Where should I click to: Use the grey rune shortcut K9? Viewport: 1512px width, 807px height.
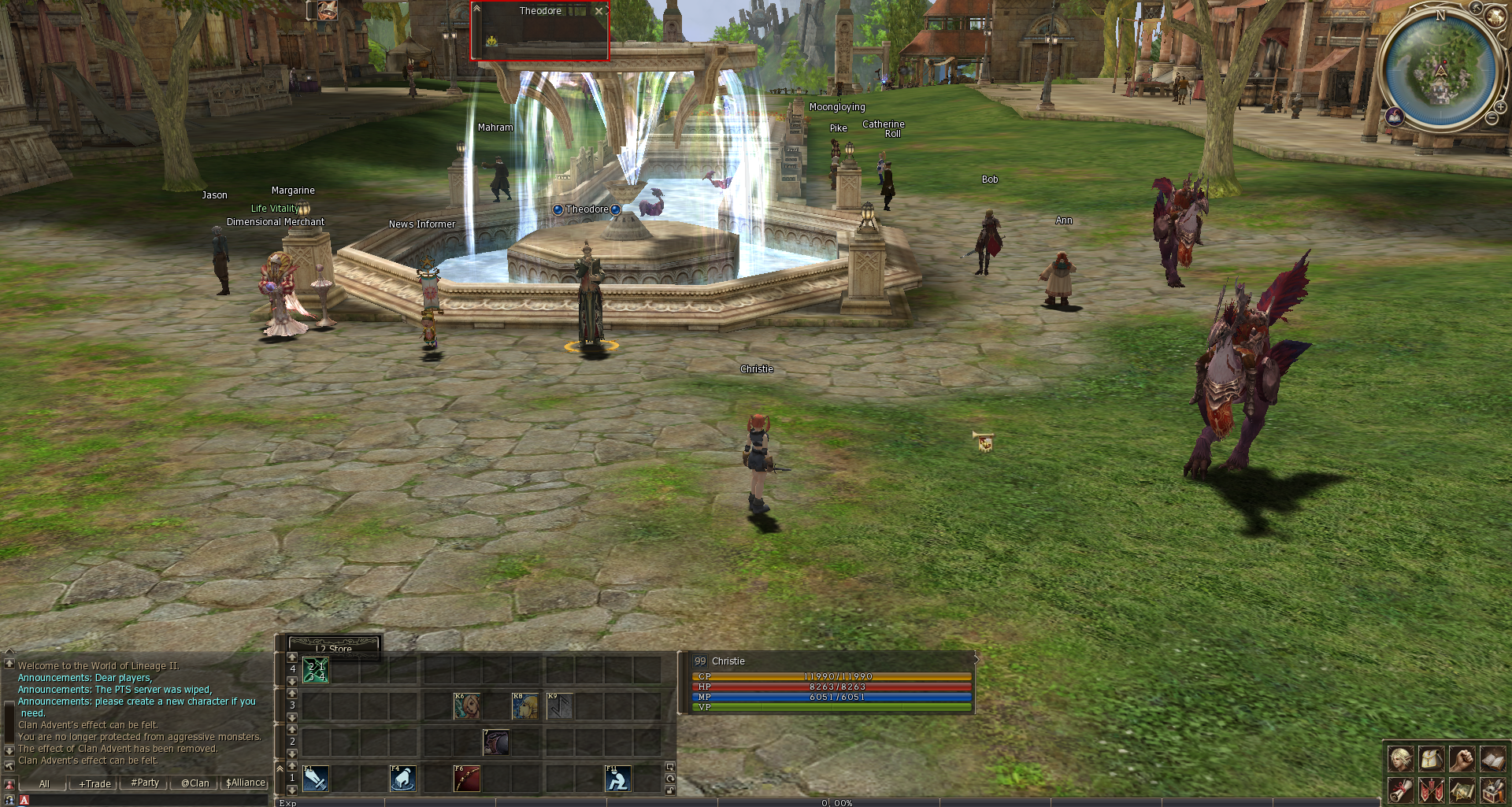(x=560, y=706)
